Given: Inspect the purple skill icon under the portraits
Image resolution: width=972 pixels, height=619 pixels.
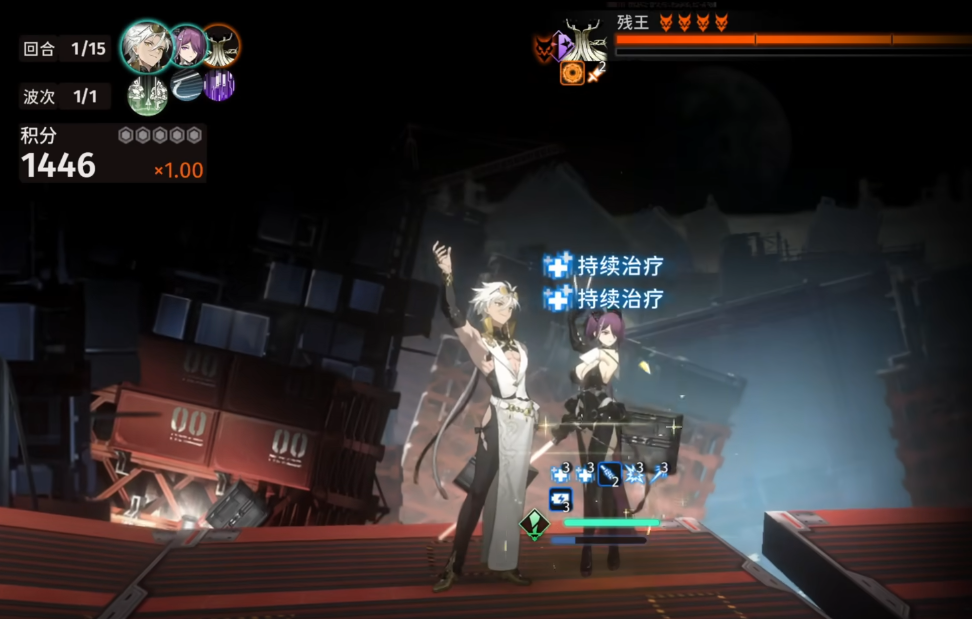Looking at the screenshot, I should tap(219, 86).
